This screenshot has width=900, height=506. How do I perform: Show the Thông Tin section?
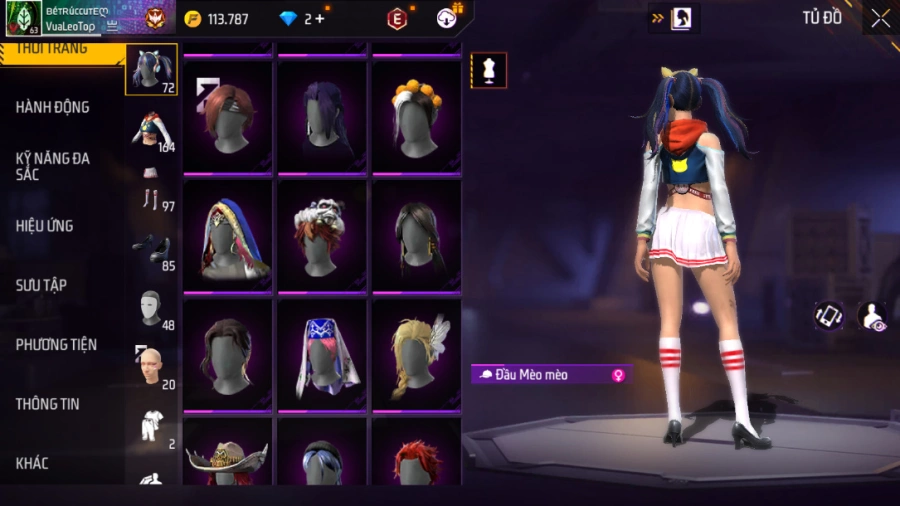[47, 404]
